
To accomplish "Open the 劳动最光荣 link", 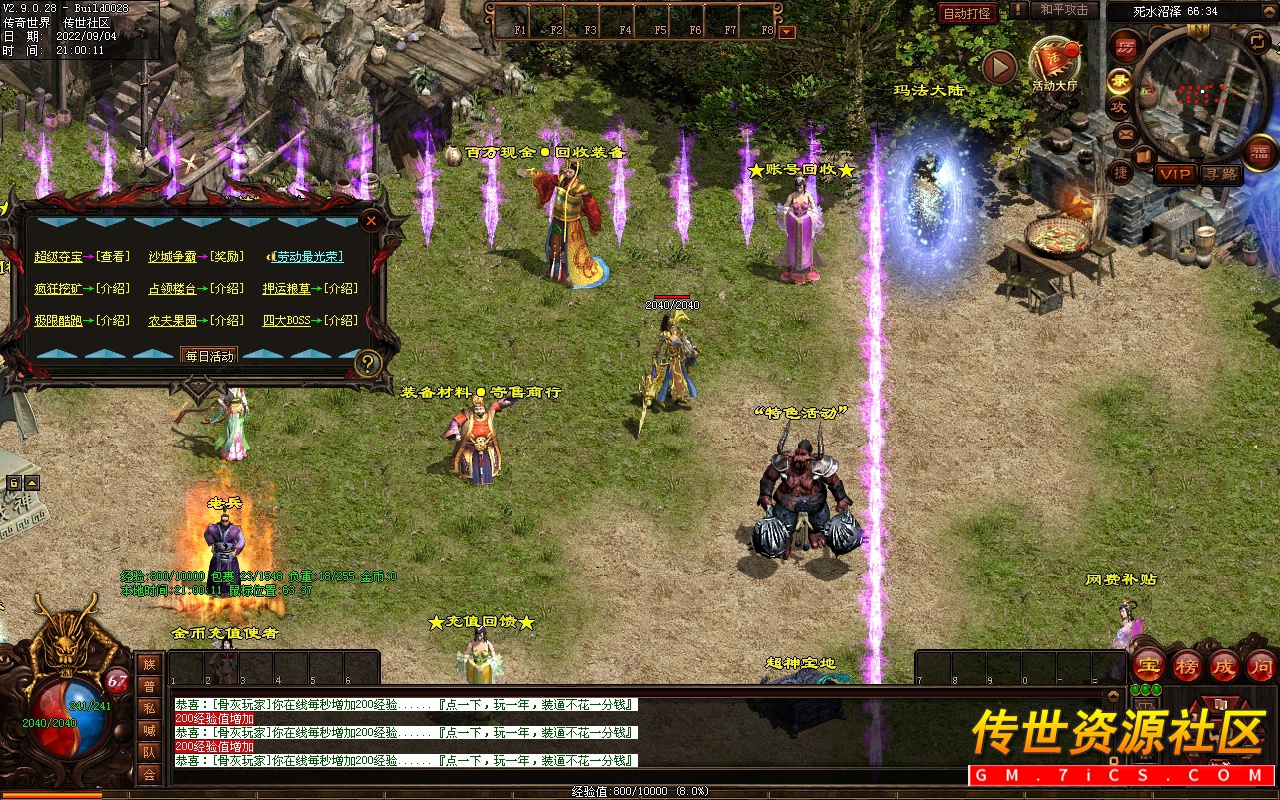I will click(x=309, y=257).
